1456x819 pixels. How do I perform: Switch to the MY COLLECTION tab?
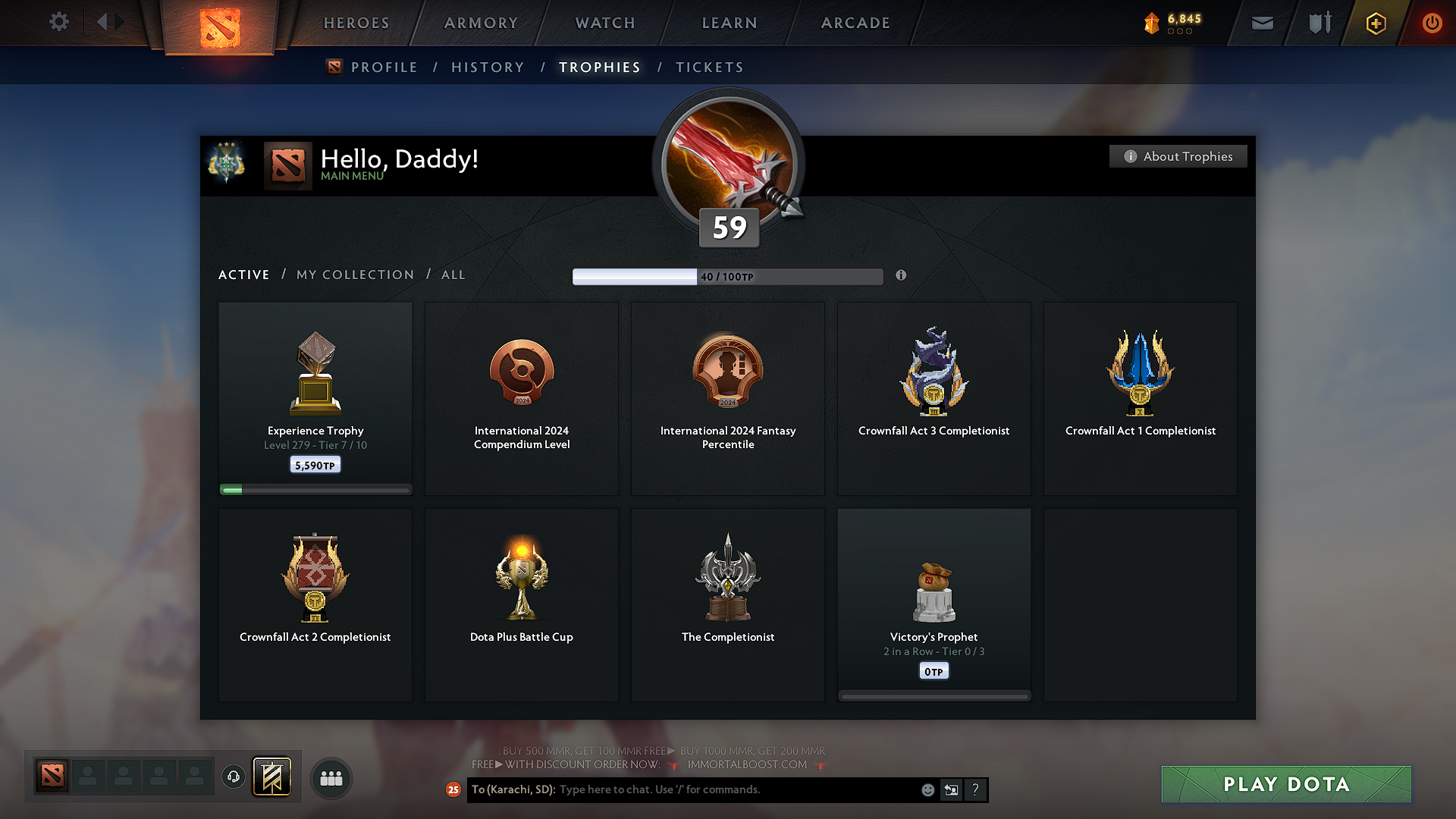[354, 275]
